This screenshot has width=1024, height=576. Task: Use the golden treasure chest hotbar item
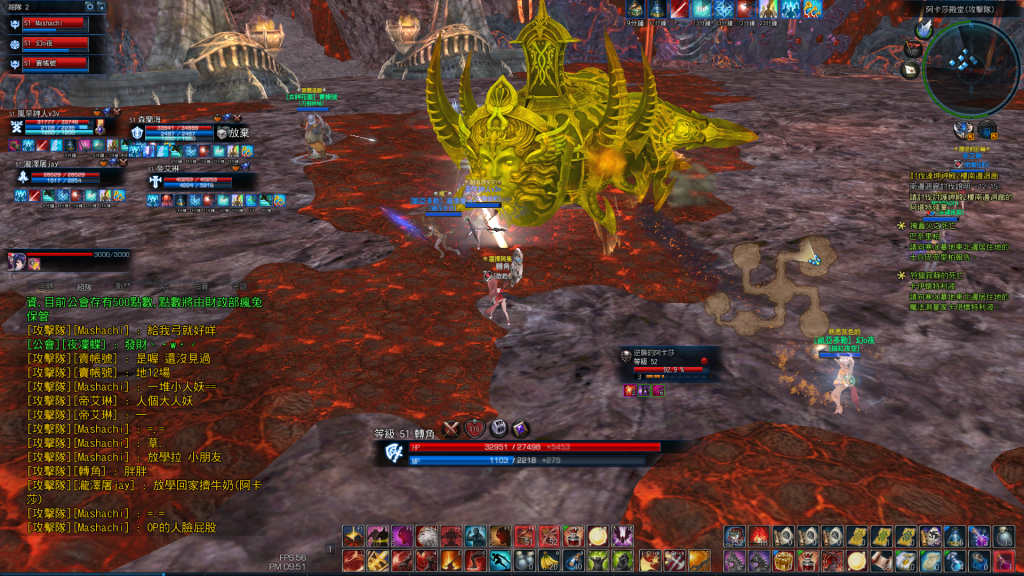point(784,560)
